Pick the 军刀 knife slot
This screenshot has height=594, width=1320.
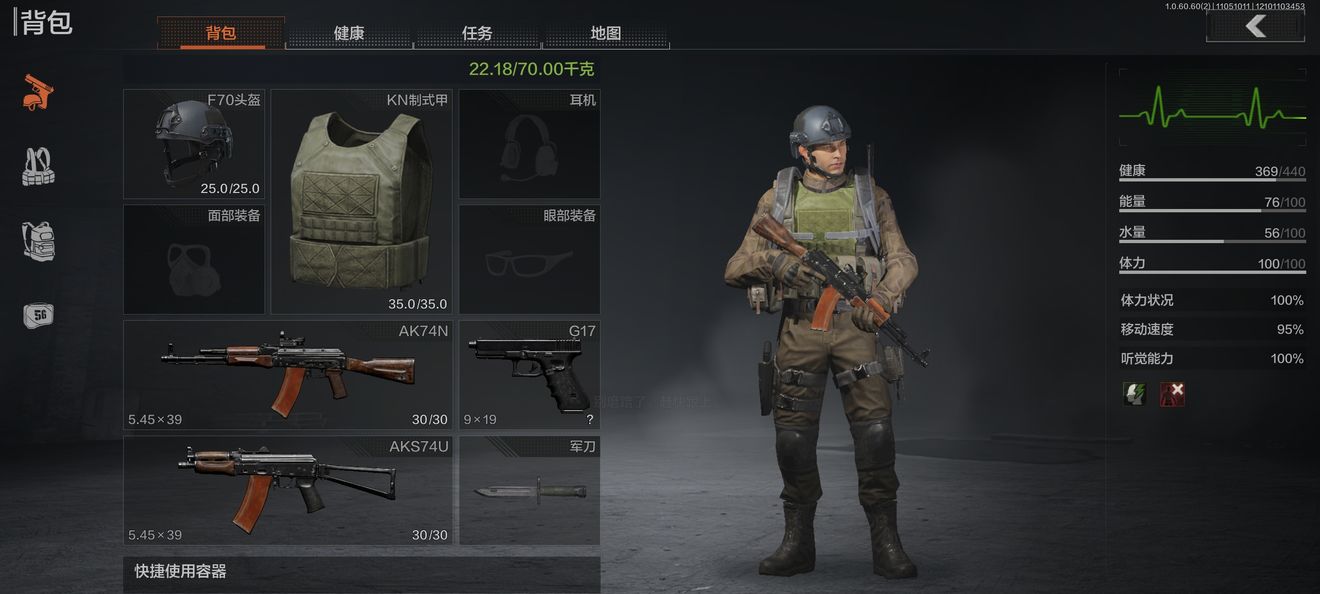pyautogui.click(x=530, y=490)
